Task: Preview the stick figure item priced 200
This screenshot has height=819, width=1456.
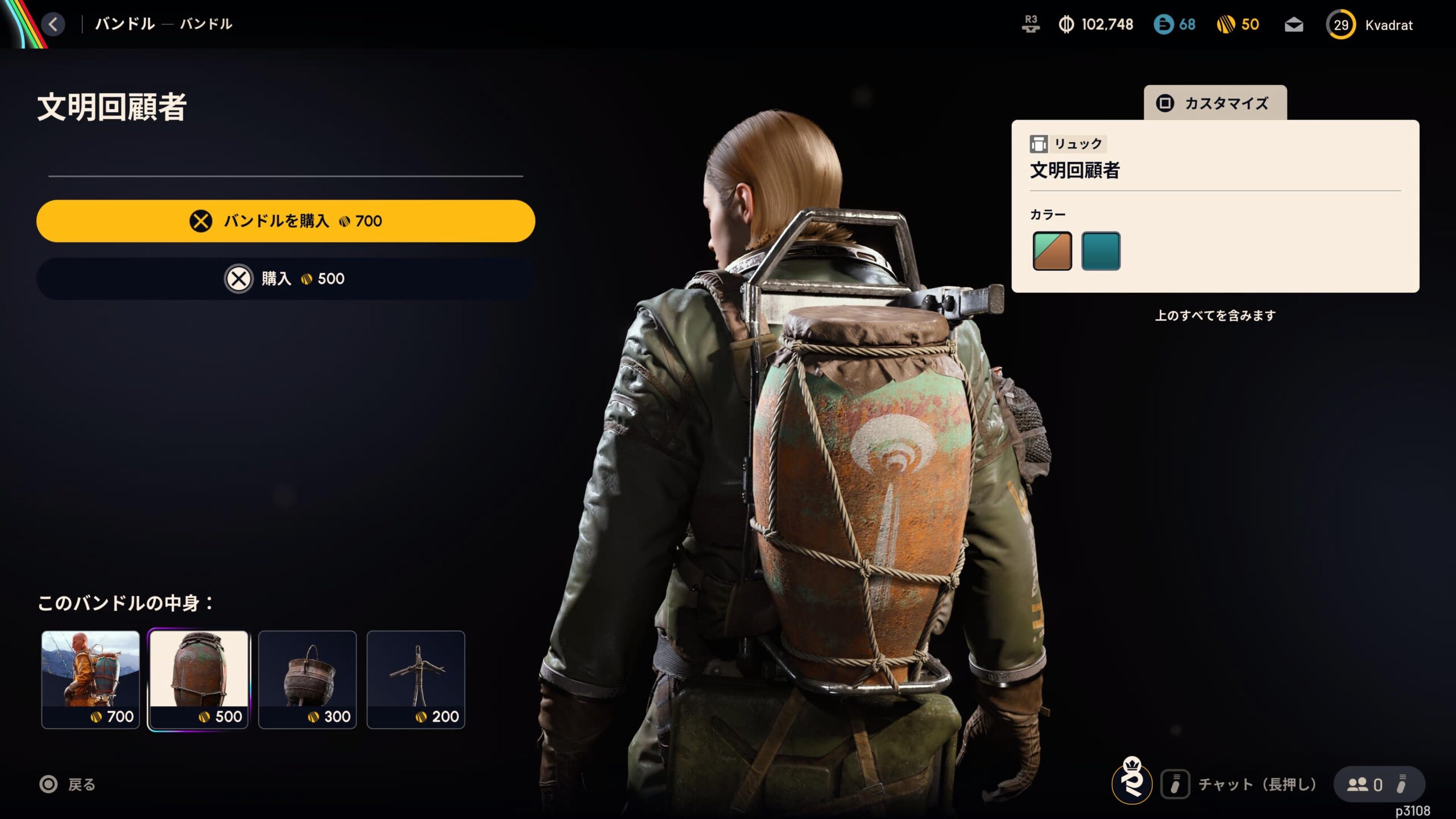Action: point(416,679)
